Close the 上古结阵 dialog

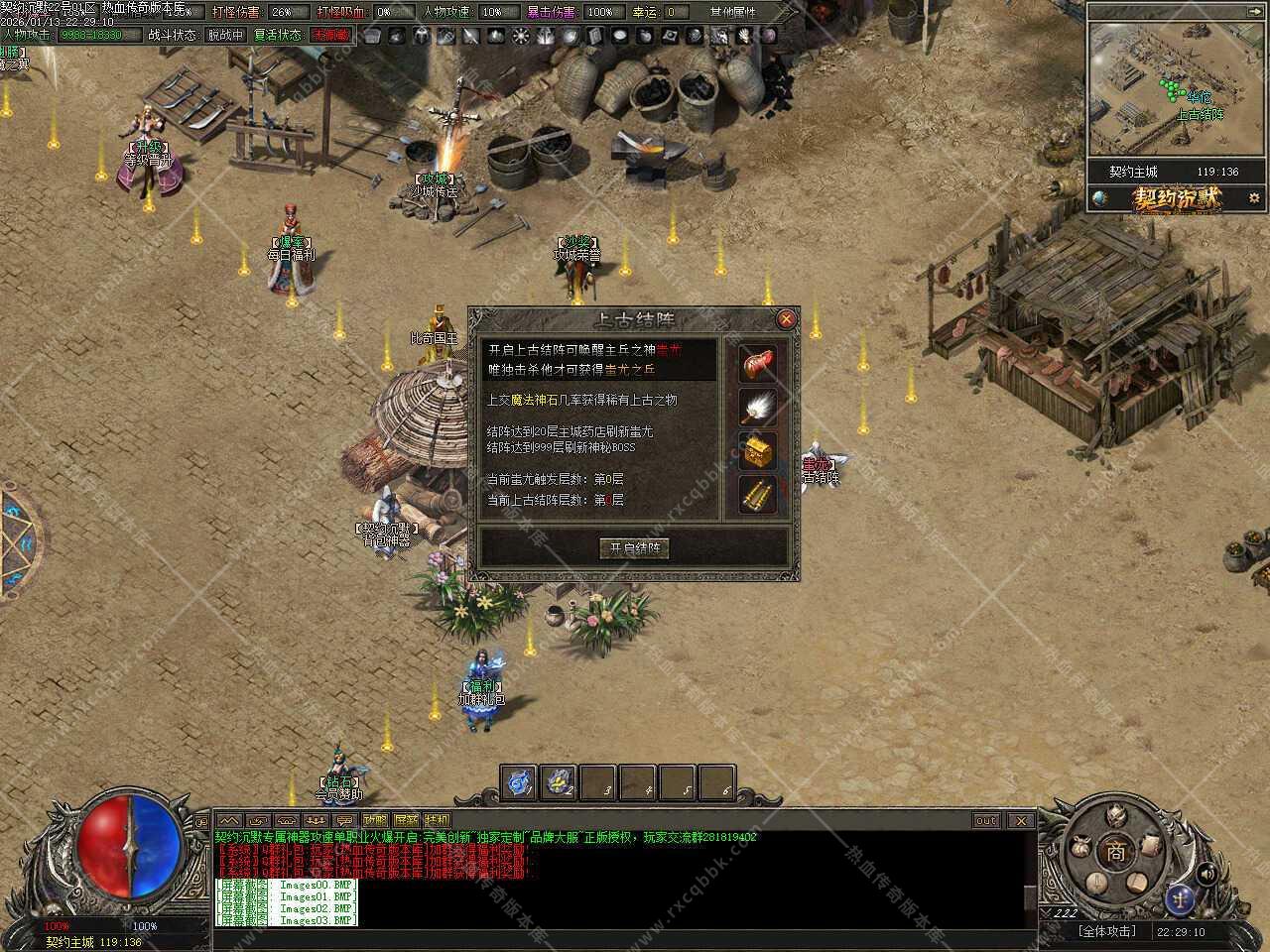pyautogui.click(x=786, y=319)
